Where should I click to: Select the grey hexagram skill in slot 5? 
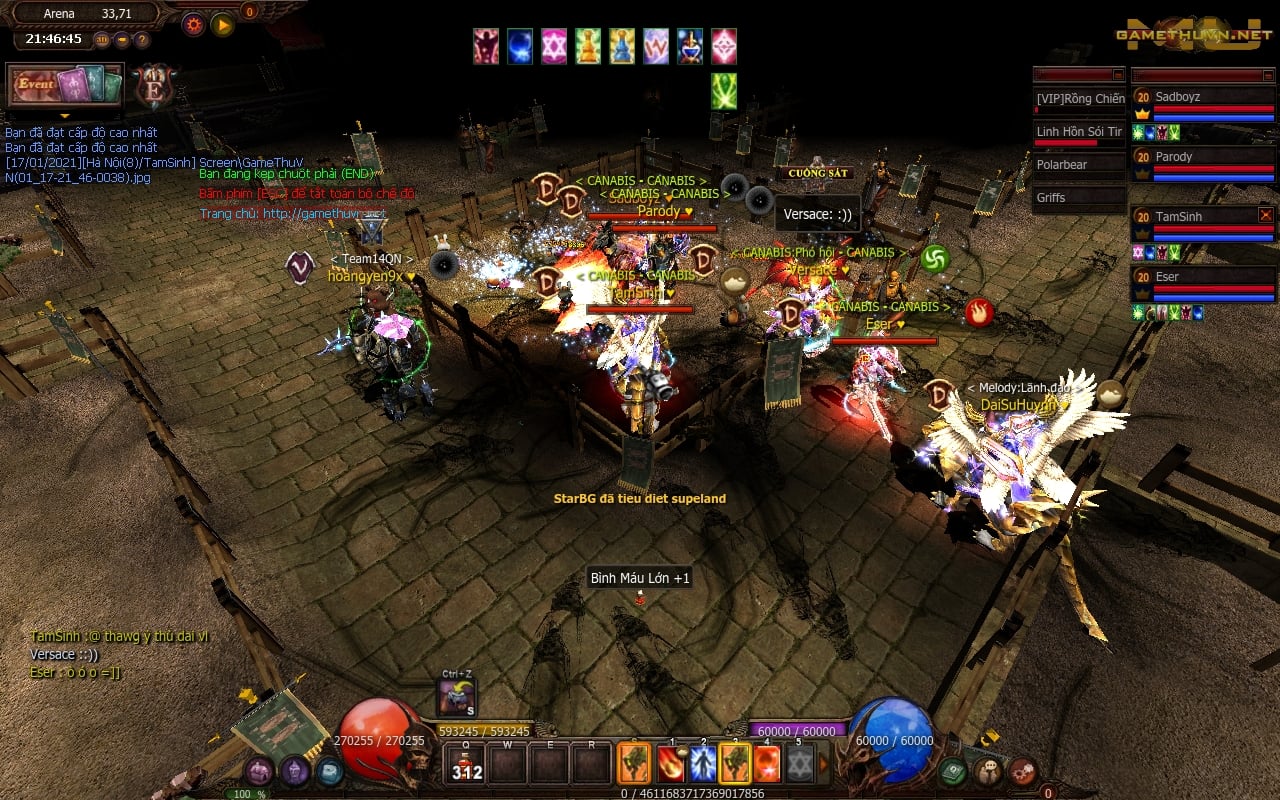(799, 764)
